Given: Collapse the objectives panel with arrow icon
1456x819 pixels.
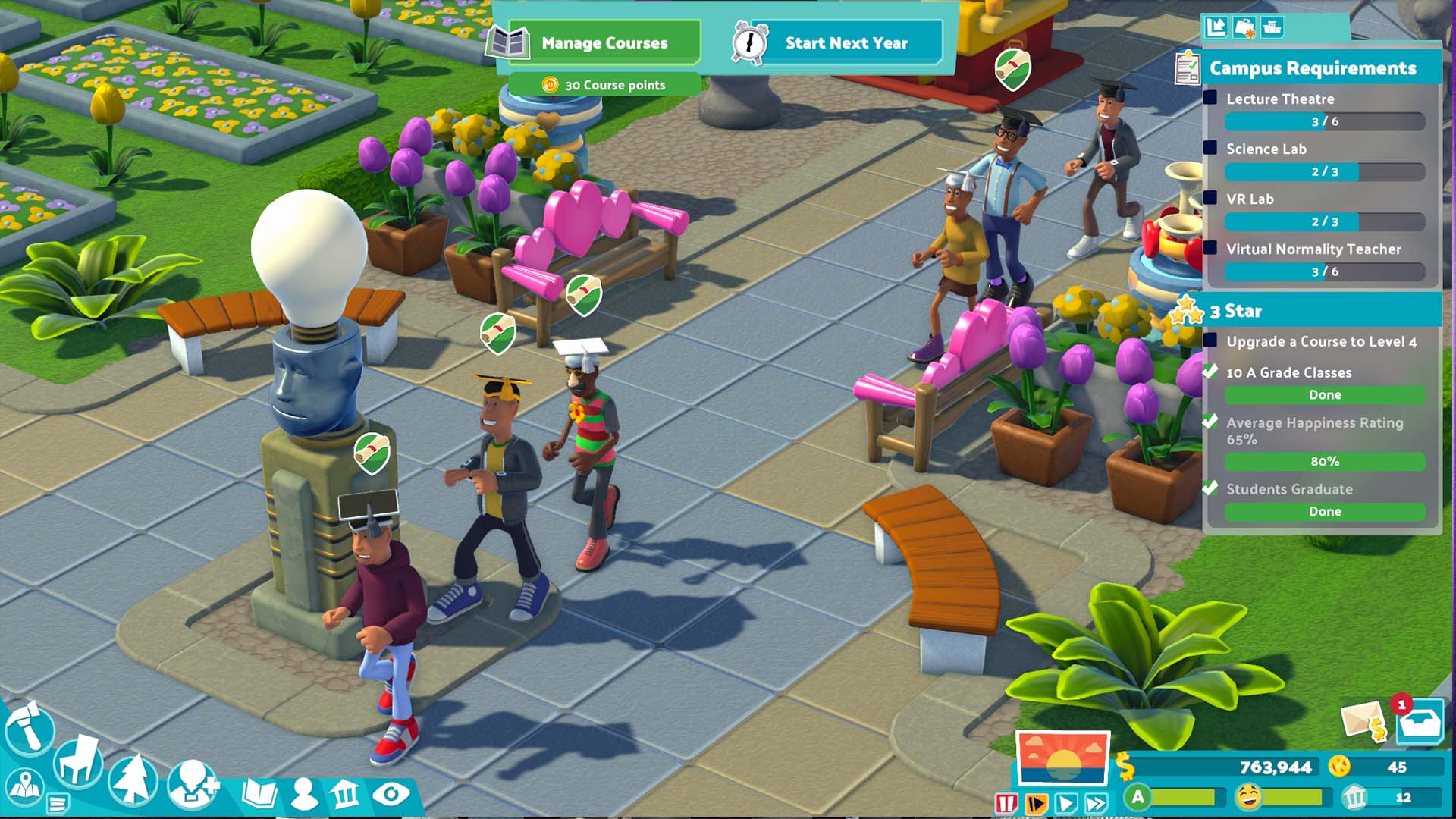Looking at the screenshot, I should [x=1216, y=27].
